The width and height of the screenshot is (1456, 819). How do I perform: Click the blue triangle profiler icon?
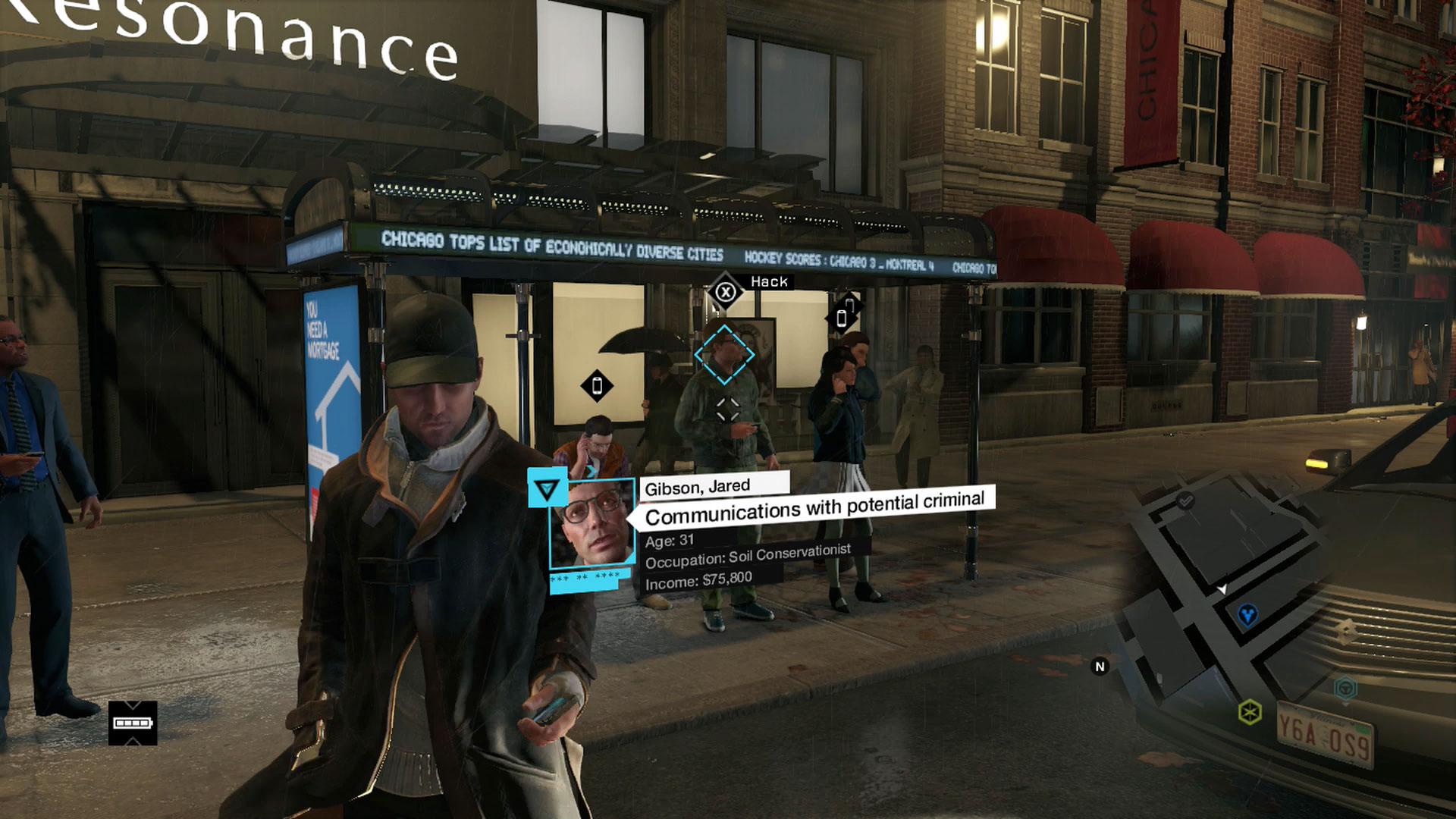point(546,490)
